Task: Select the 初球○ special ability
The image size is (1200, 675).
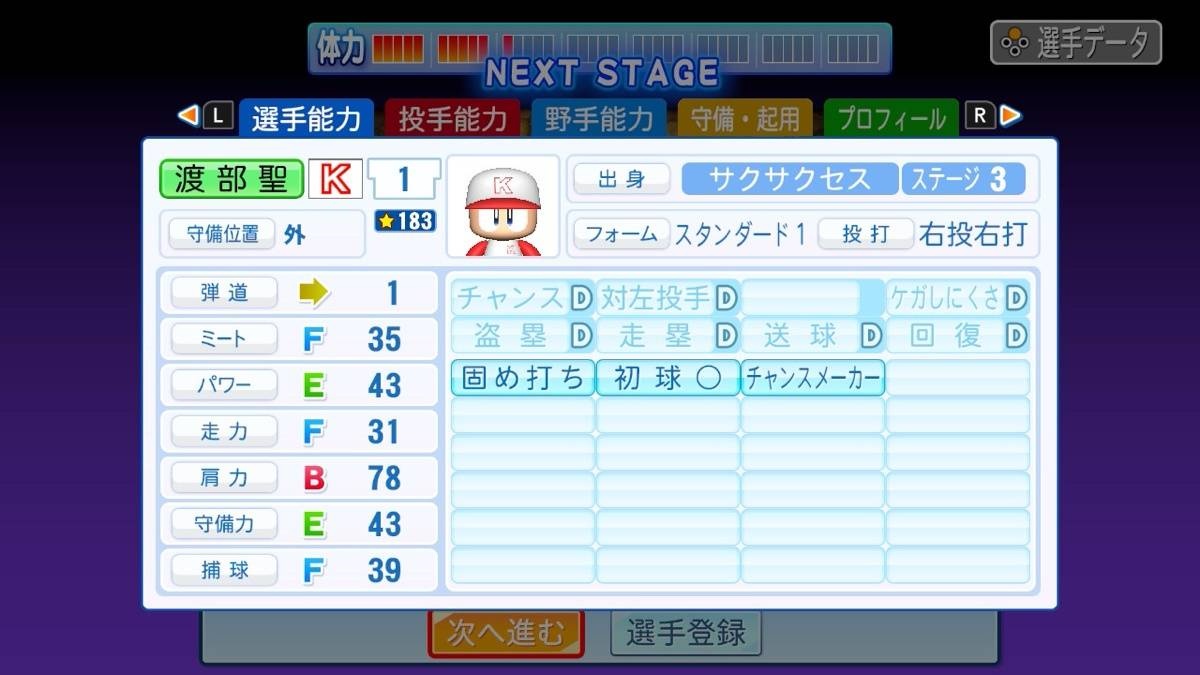Action: [x=667, y=378]
